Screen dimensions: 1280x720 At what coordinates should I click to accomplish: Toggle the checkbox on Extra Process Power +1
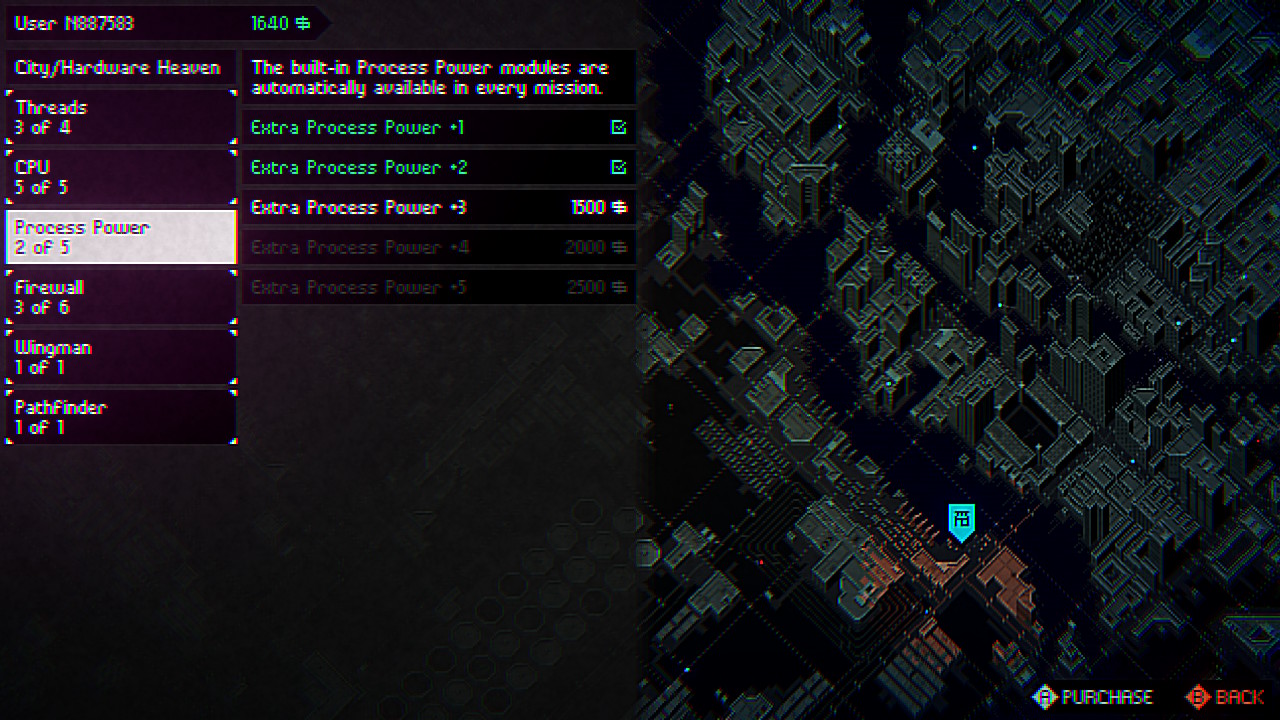pyautogui.click(x=619, y=127)
